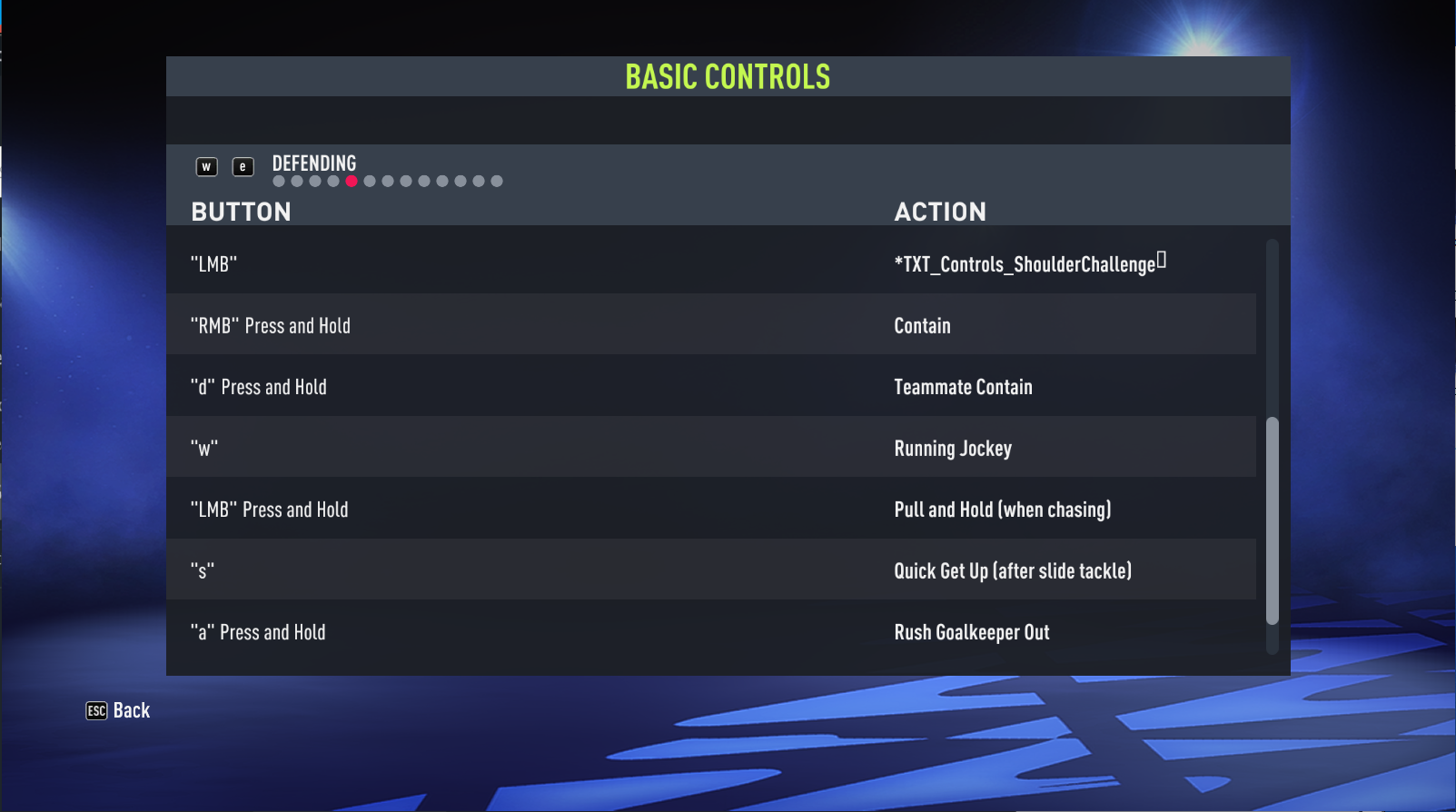The width and height of the screenshot is (1456, 812).
Task: Select the dot right after the red one
Action: (370, 181)
